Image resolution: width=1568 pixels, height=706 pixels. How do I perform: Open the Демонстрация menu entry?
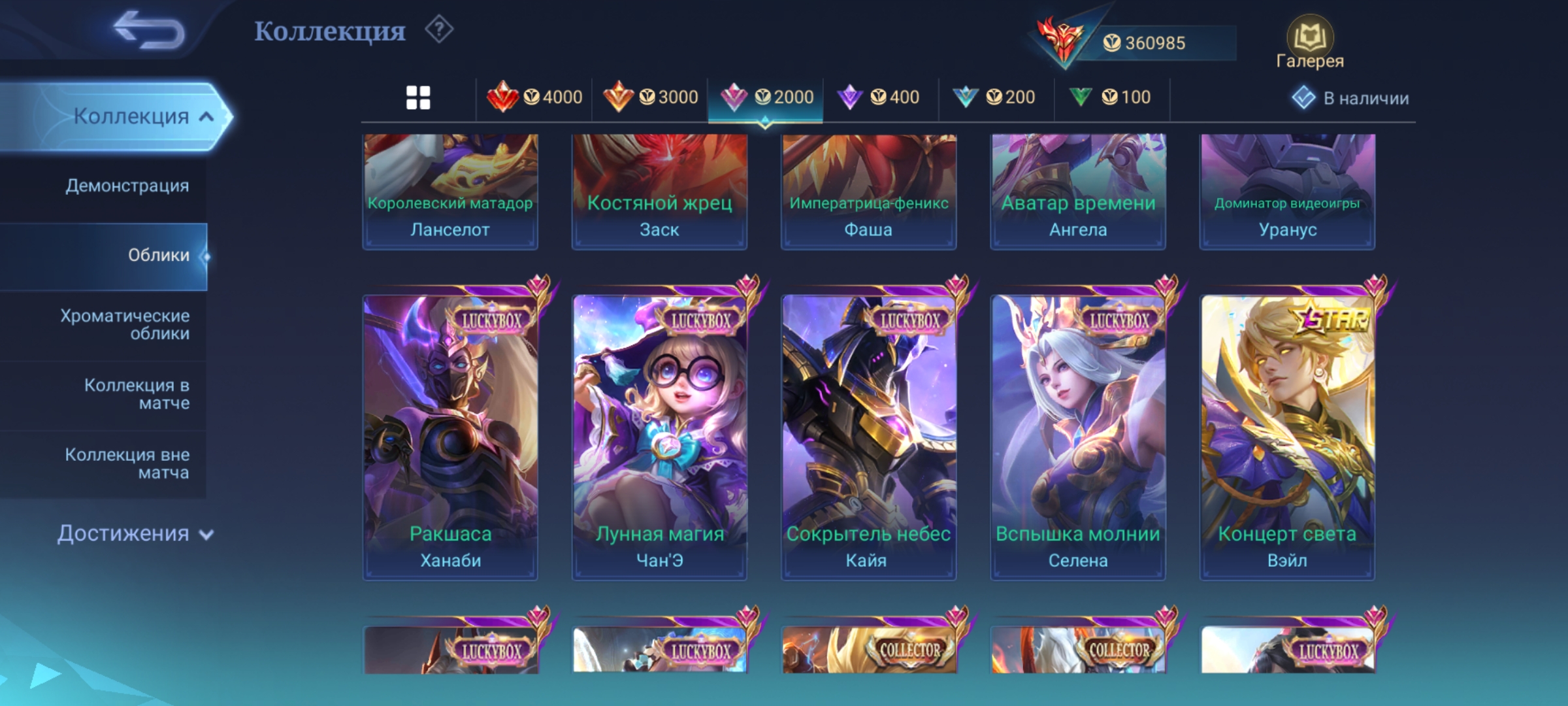point(127,186)
